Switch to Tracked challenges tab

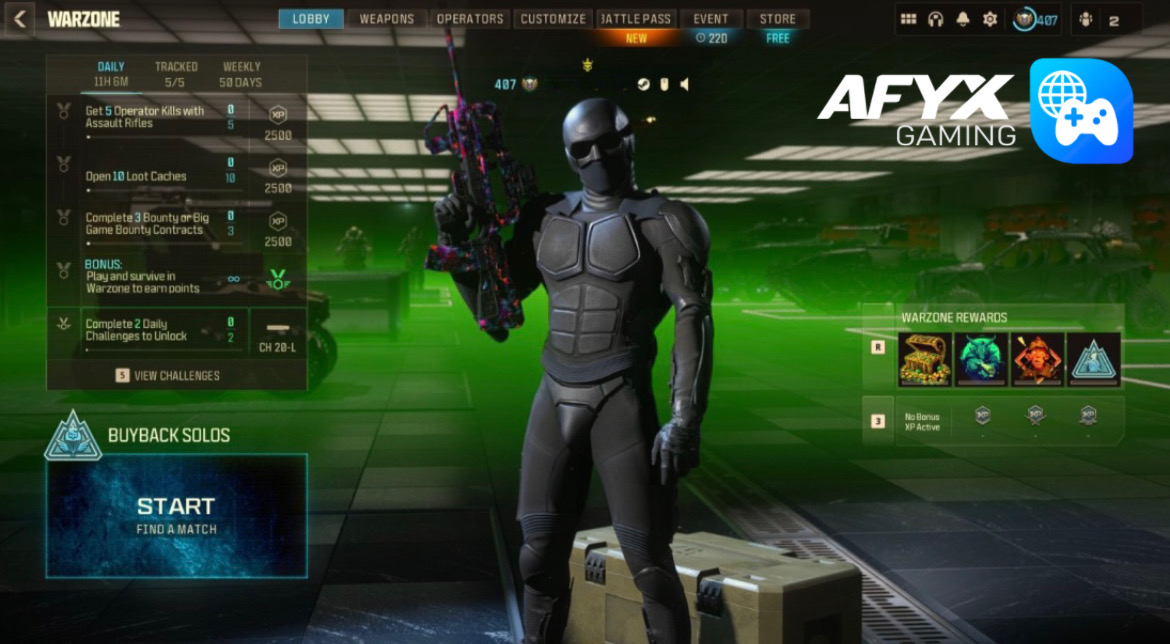pos(176,74)
